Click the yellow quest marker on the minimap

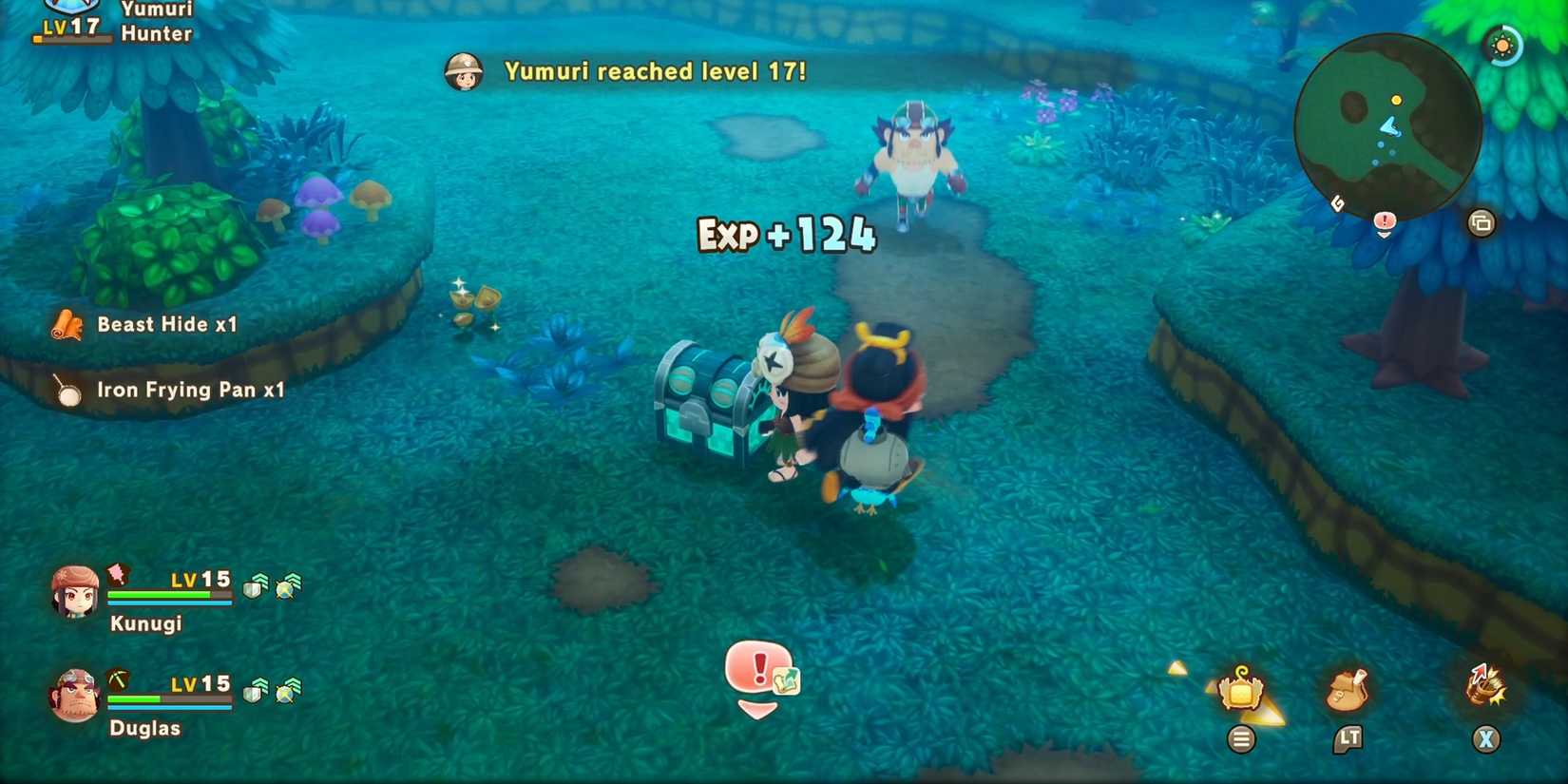pyautogui.click(x=1396, y=100)
